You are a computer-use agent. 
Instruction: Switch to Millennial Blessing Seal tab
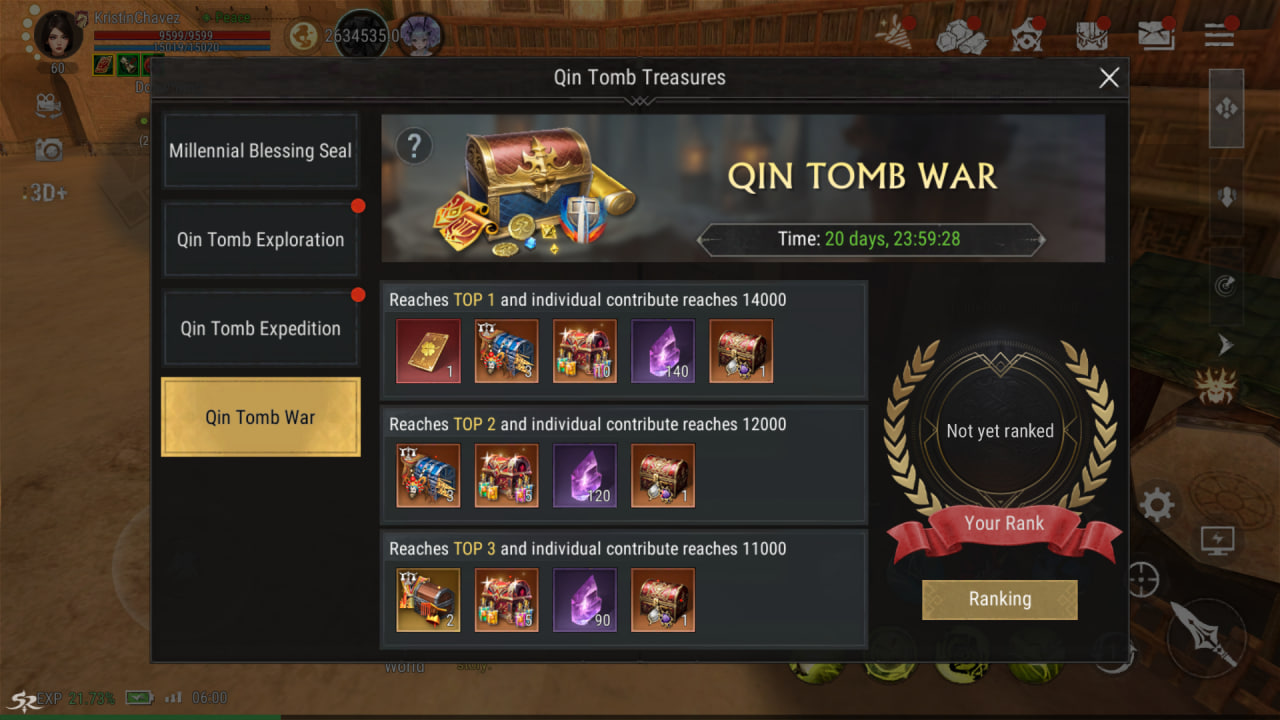pyautogui.click(x=260, y=151)
